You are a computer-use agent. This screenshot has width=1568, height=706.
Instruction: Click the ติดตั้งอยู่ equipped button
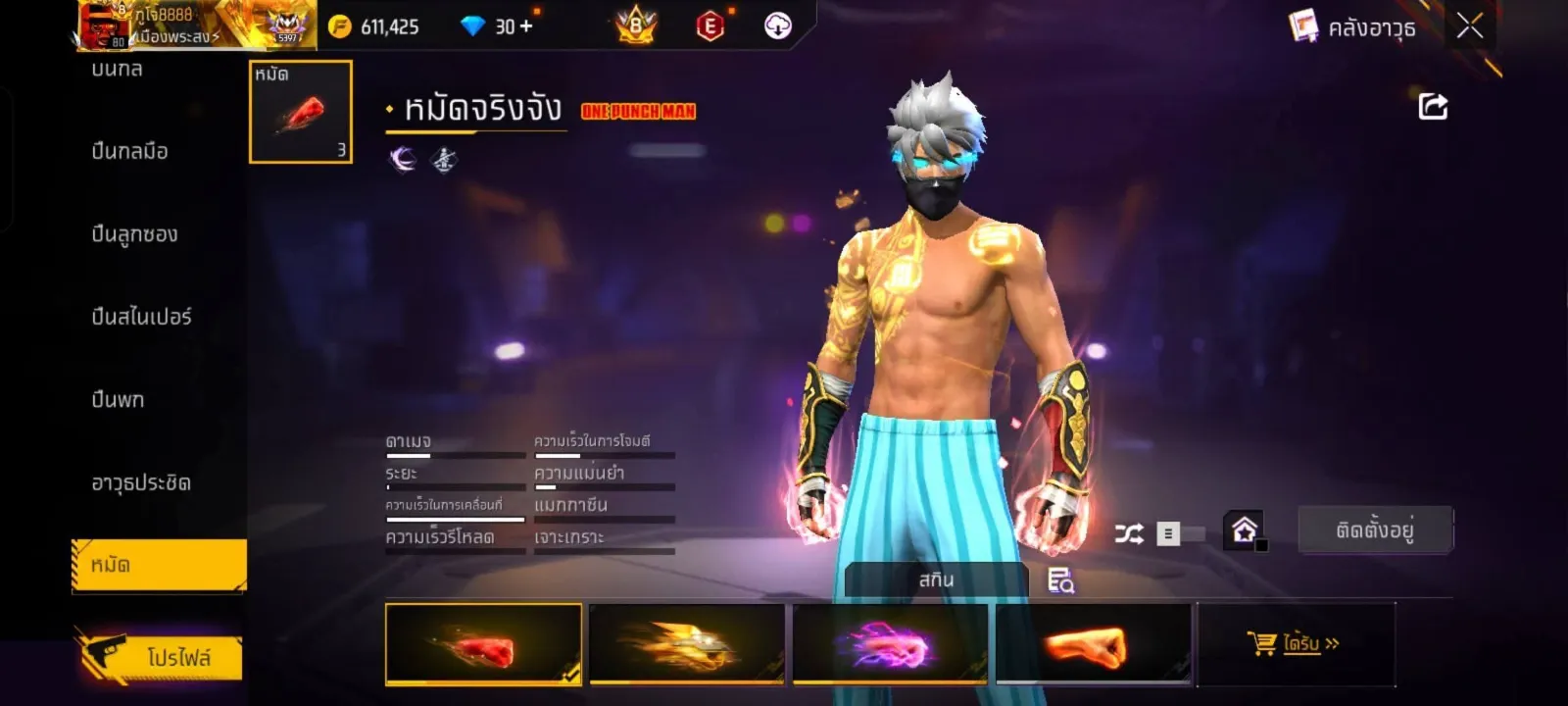[1375, 530]
